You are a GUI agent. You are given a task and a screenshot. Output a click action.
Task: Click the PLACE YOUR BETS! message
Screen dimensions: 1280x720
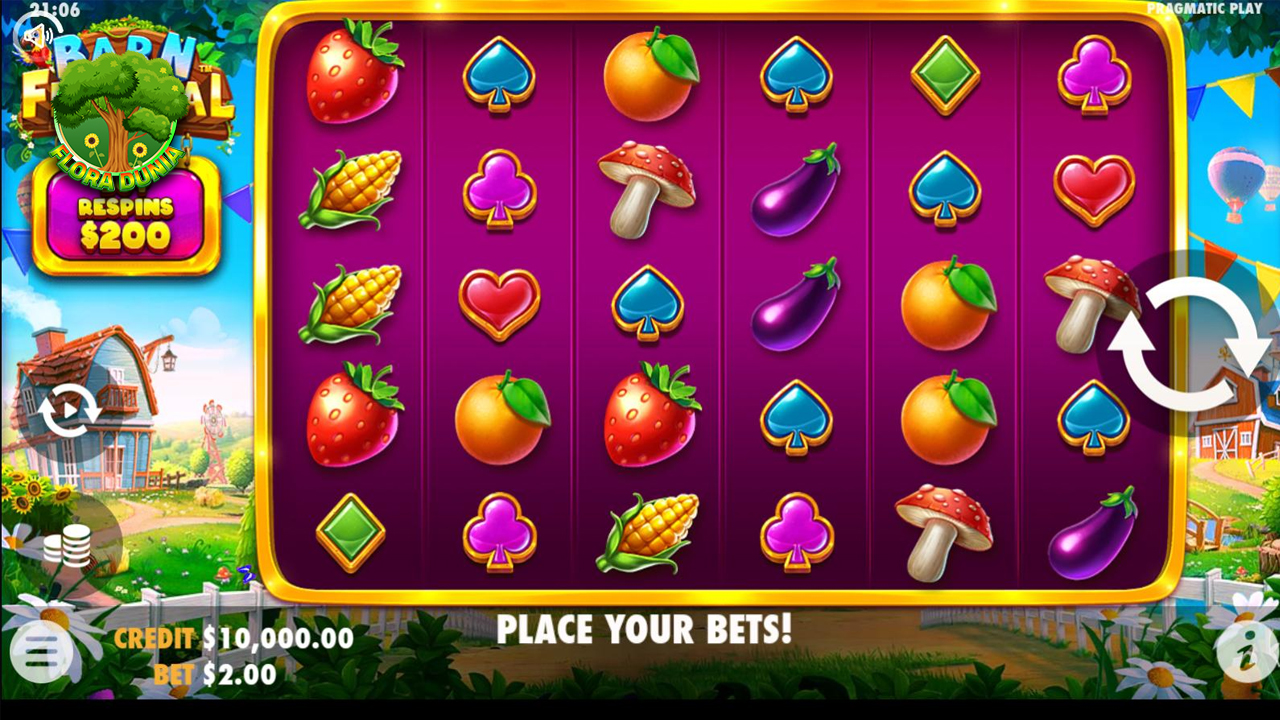coord(645,631)
